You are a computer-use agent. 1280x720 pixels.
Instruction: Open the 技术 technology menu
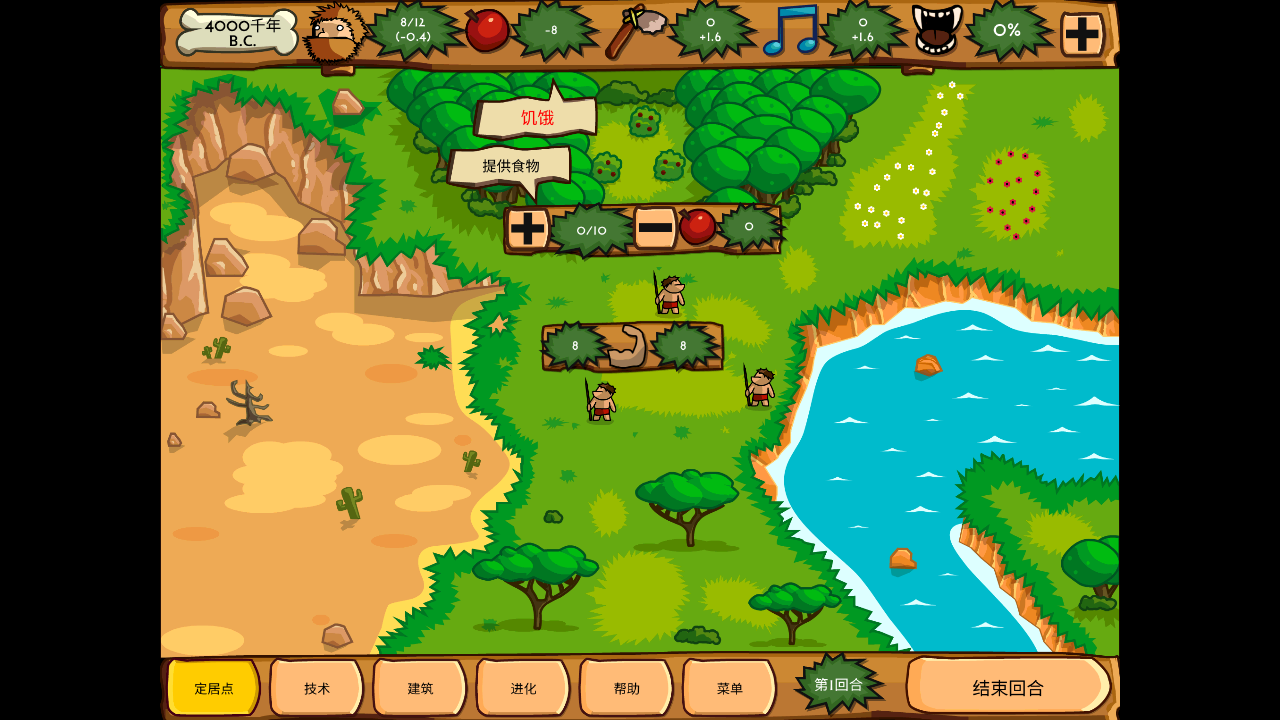(x=316, y=688)
